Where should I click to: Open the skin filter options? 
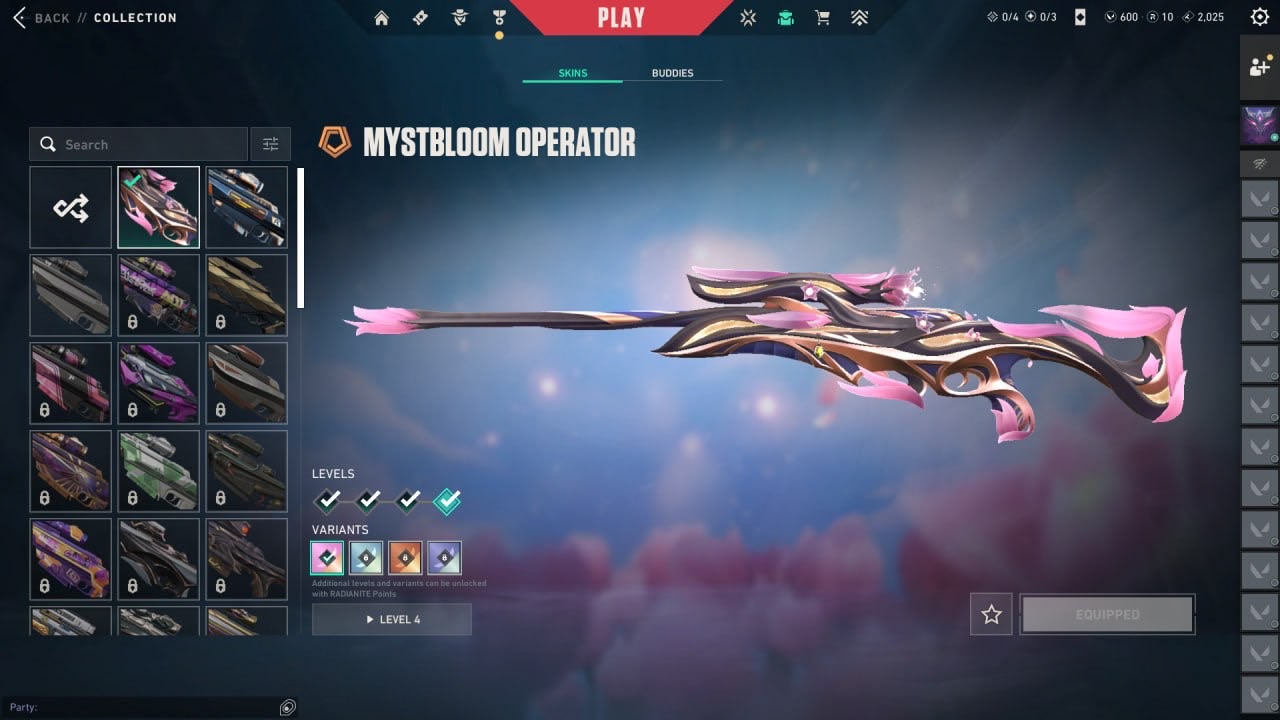pos(270,144)
